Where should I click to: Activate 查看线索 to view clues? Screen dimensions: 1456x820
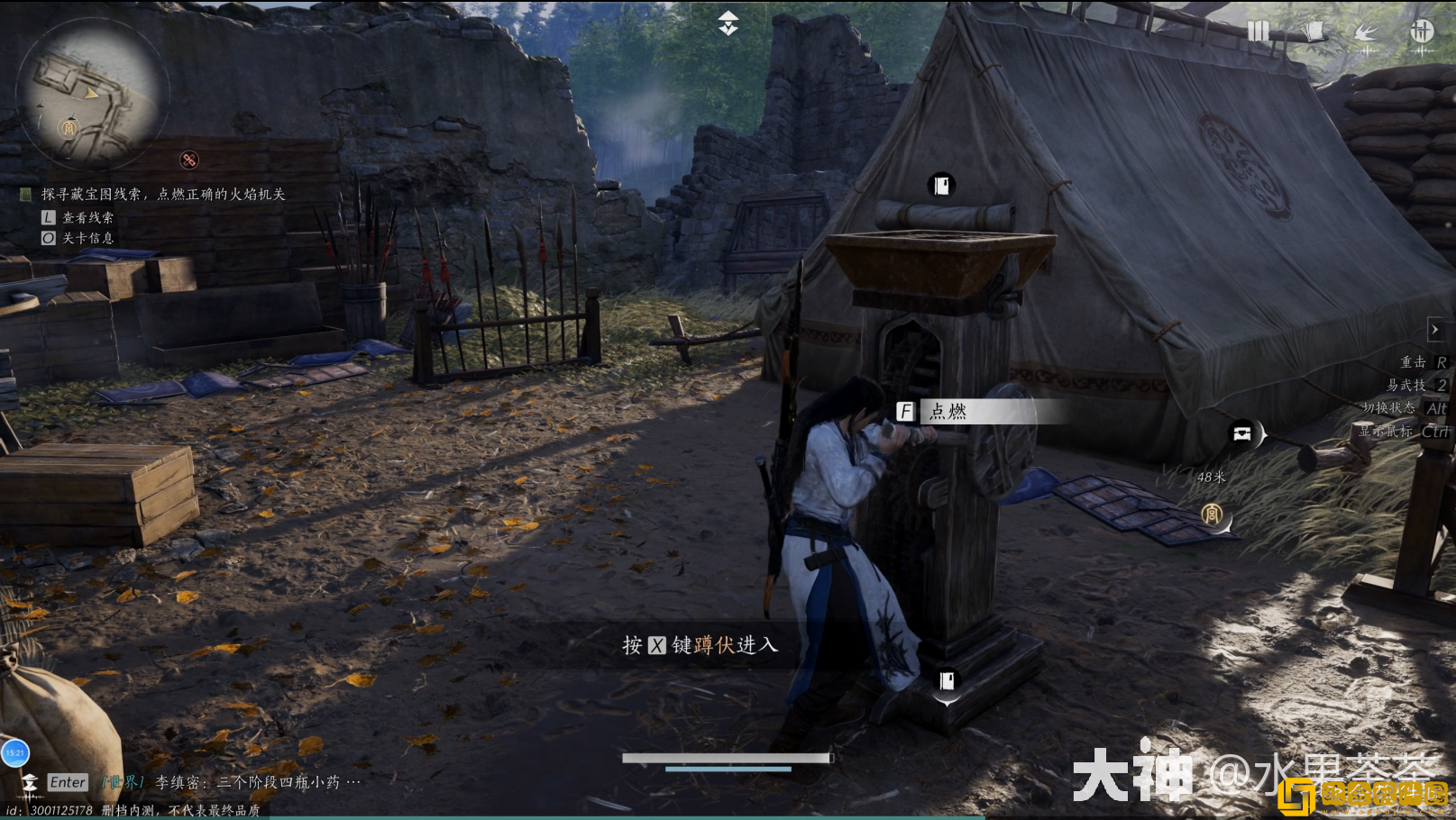[87, 217]
